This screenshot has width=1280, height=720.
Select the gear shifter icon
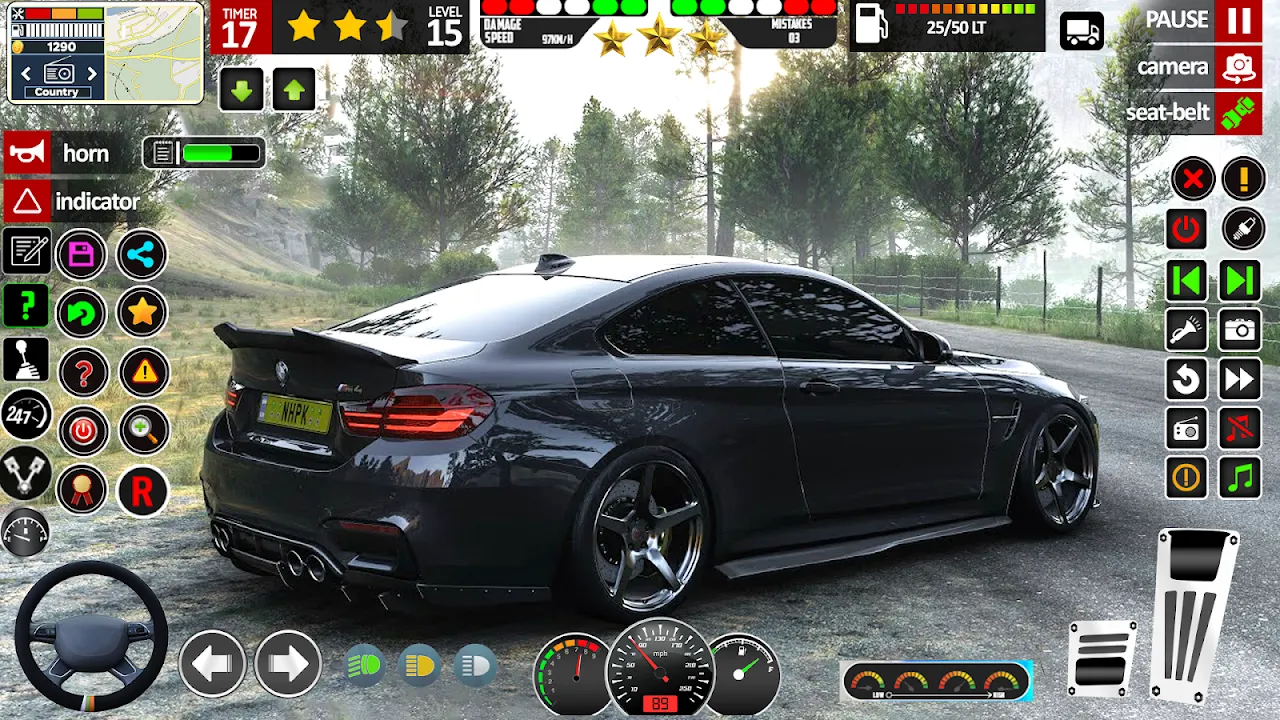tap(26, 359)
